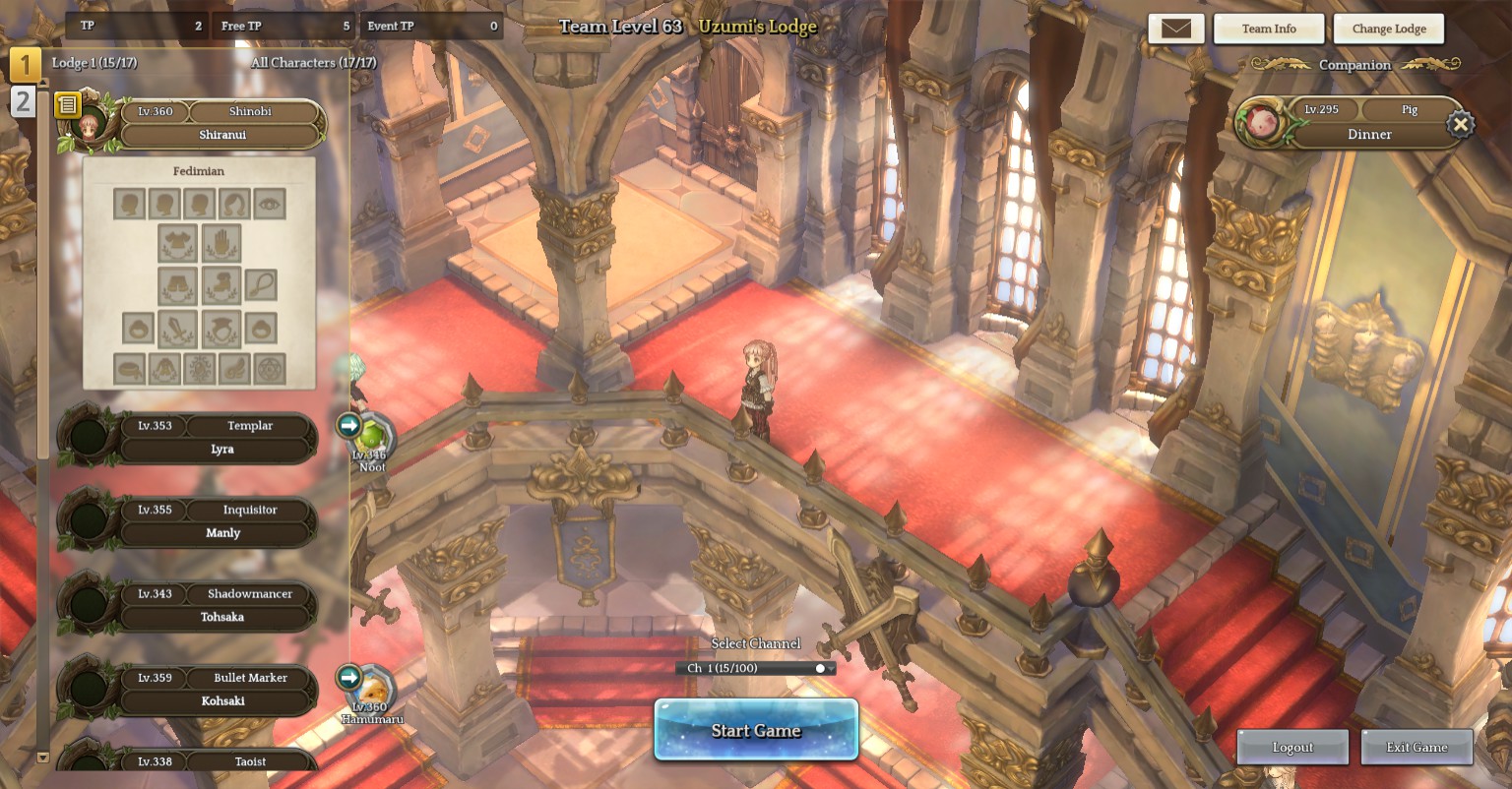This screenshot has height=789, width=1512.
Task: Switch to lodge tab 2
Action: click(x=23, y=101)
